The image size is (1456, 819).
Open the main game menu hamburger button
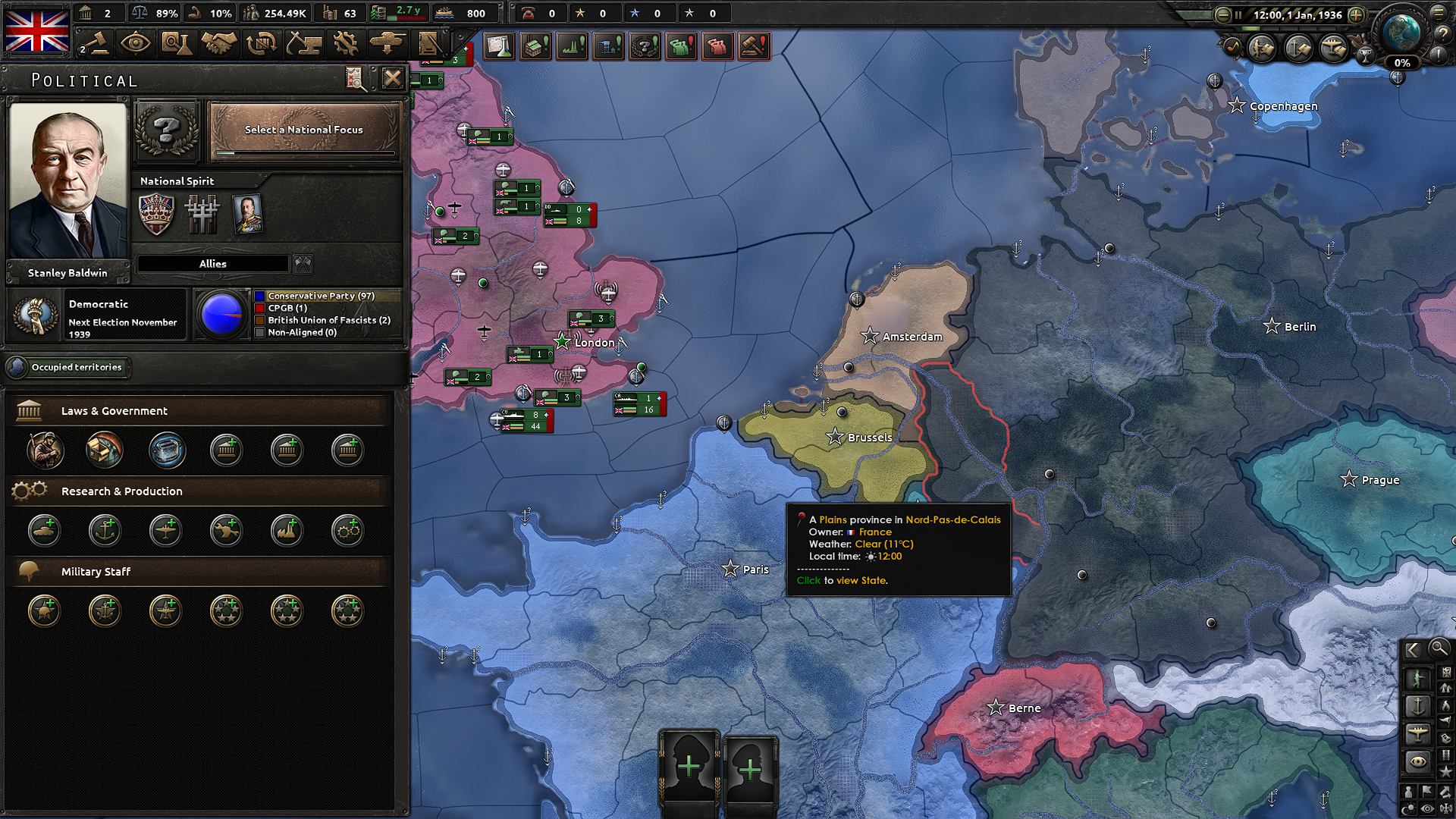pyautogui.click(x=1439, y=13)
